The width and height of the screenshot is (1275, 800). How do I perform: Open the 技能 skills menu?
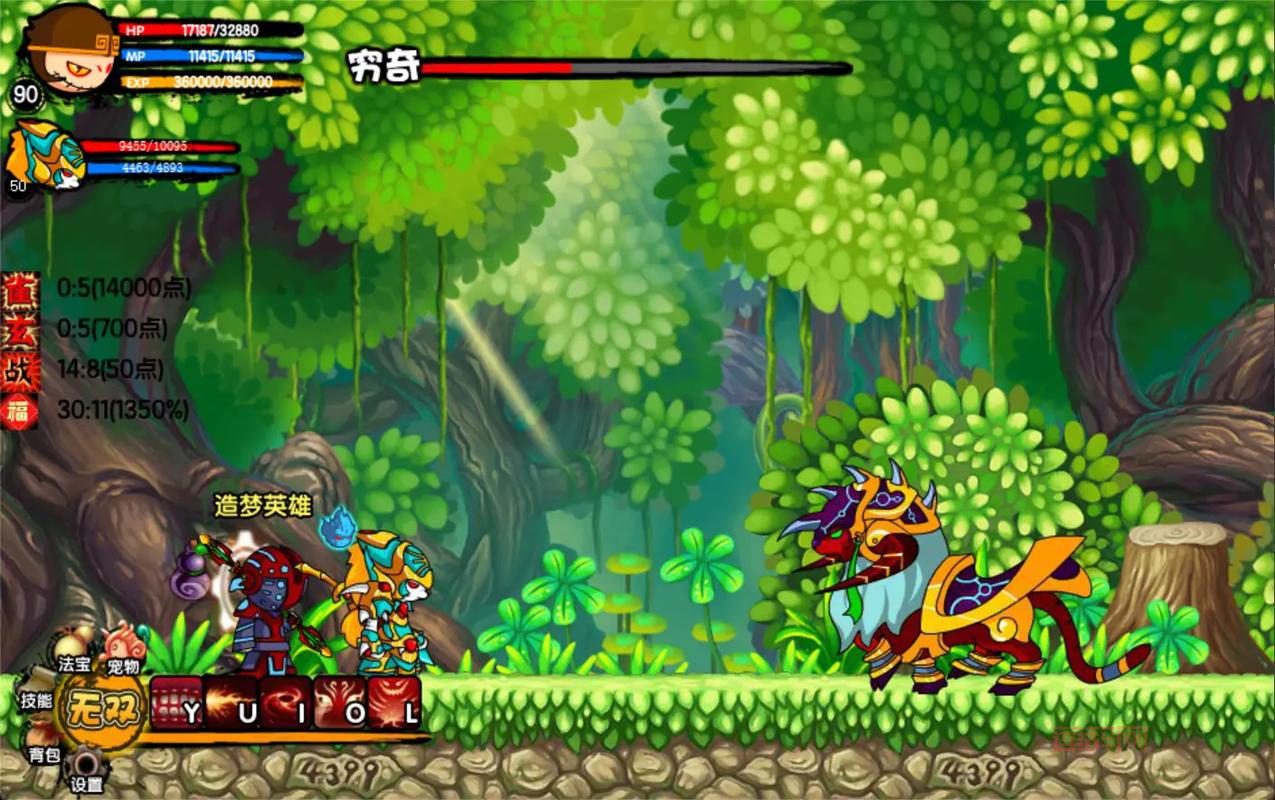pos(37,700)
